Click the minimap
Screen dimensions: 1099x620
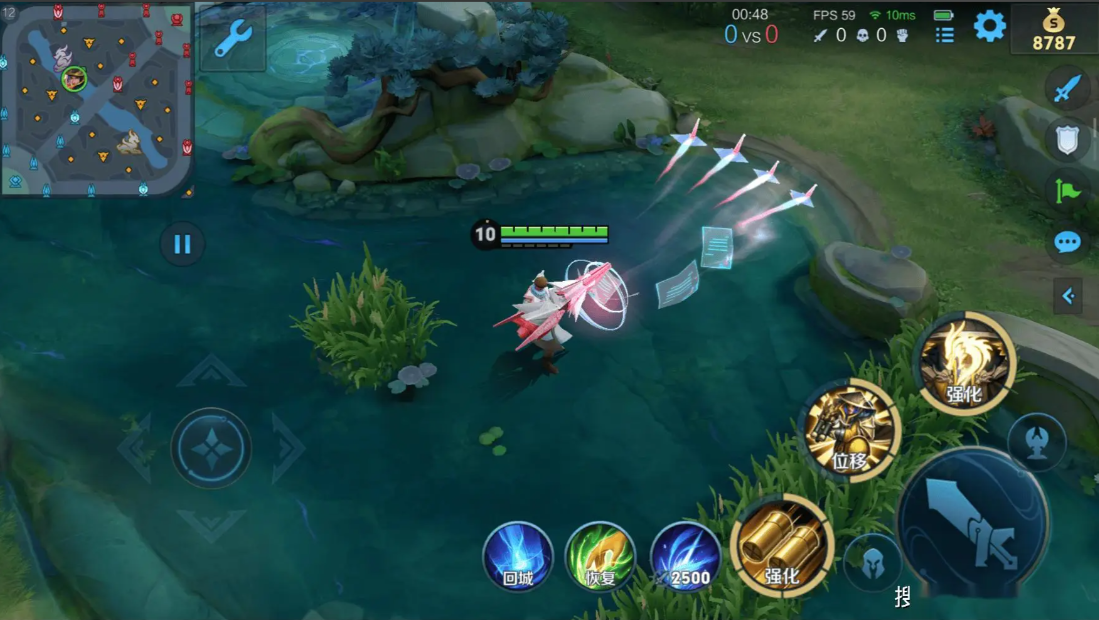click(97, 98)
